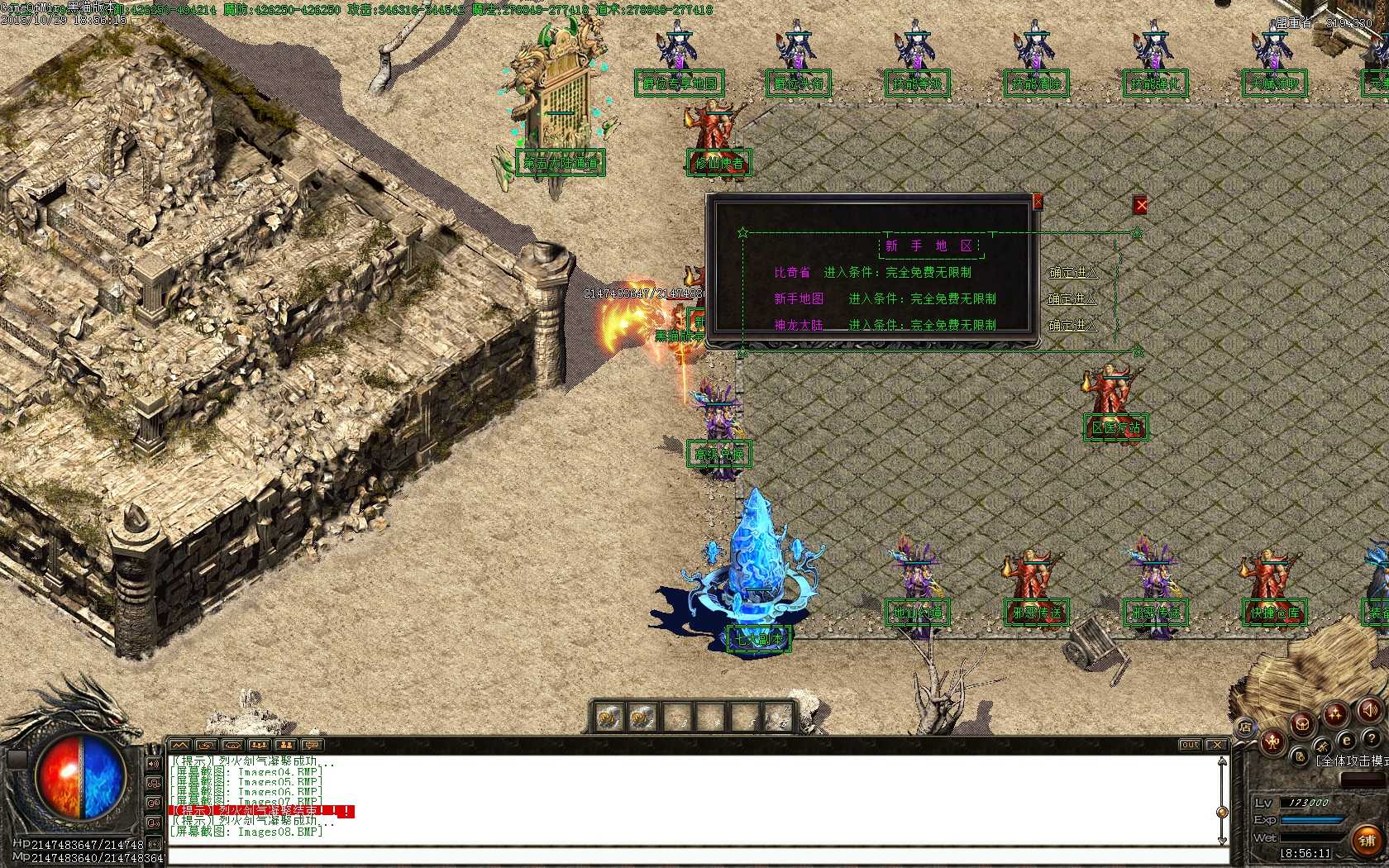The height and width of the screenshot is (868, 1389).
Task: Select the minimap icon on the chat toolbar
Action: [179, 745]
